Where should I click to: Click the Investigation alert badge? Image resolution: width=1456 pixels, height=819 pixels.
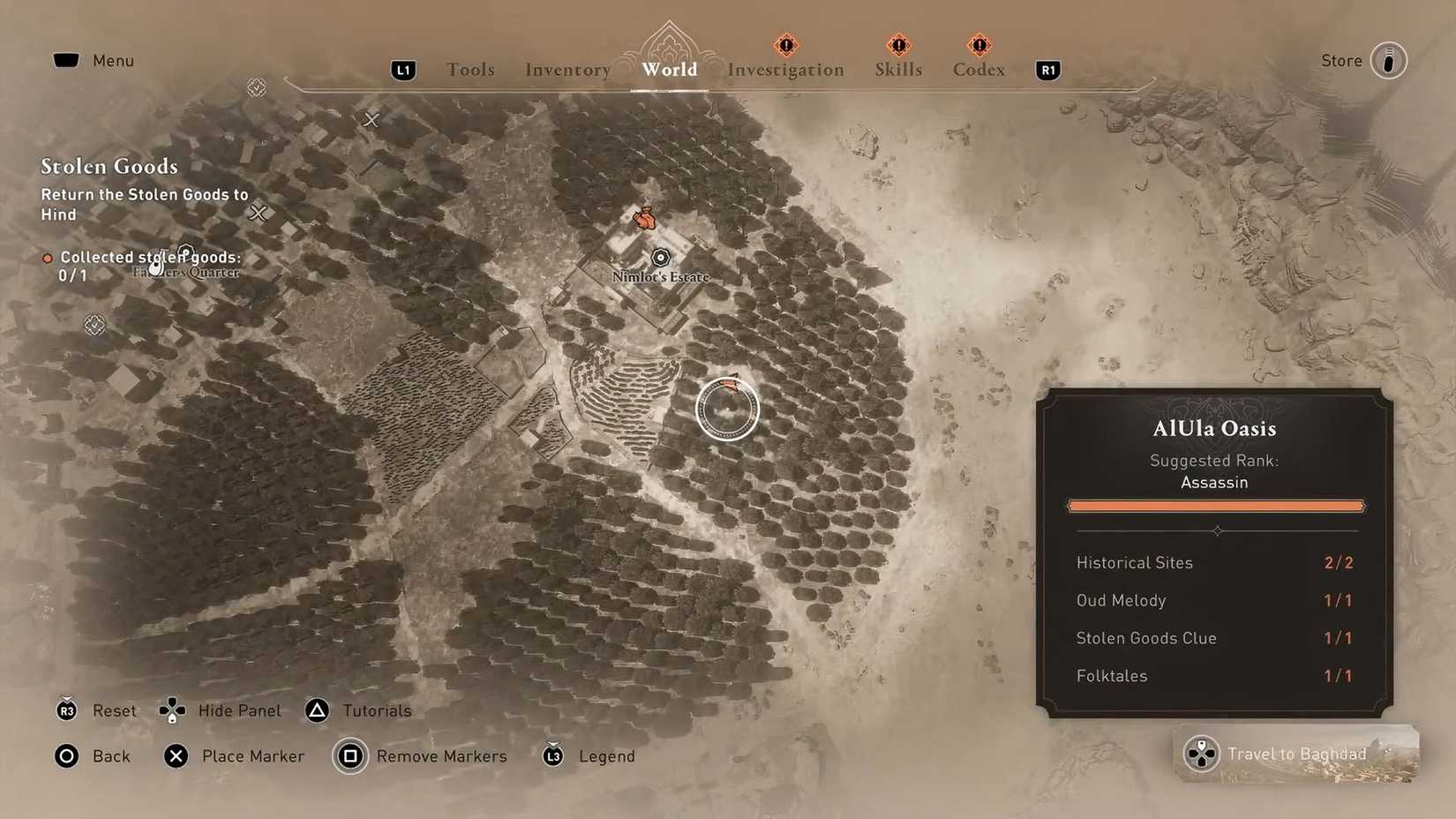[x=784, y=45]
